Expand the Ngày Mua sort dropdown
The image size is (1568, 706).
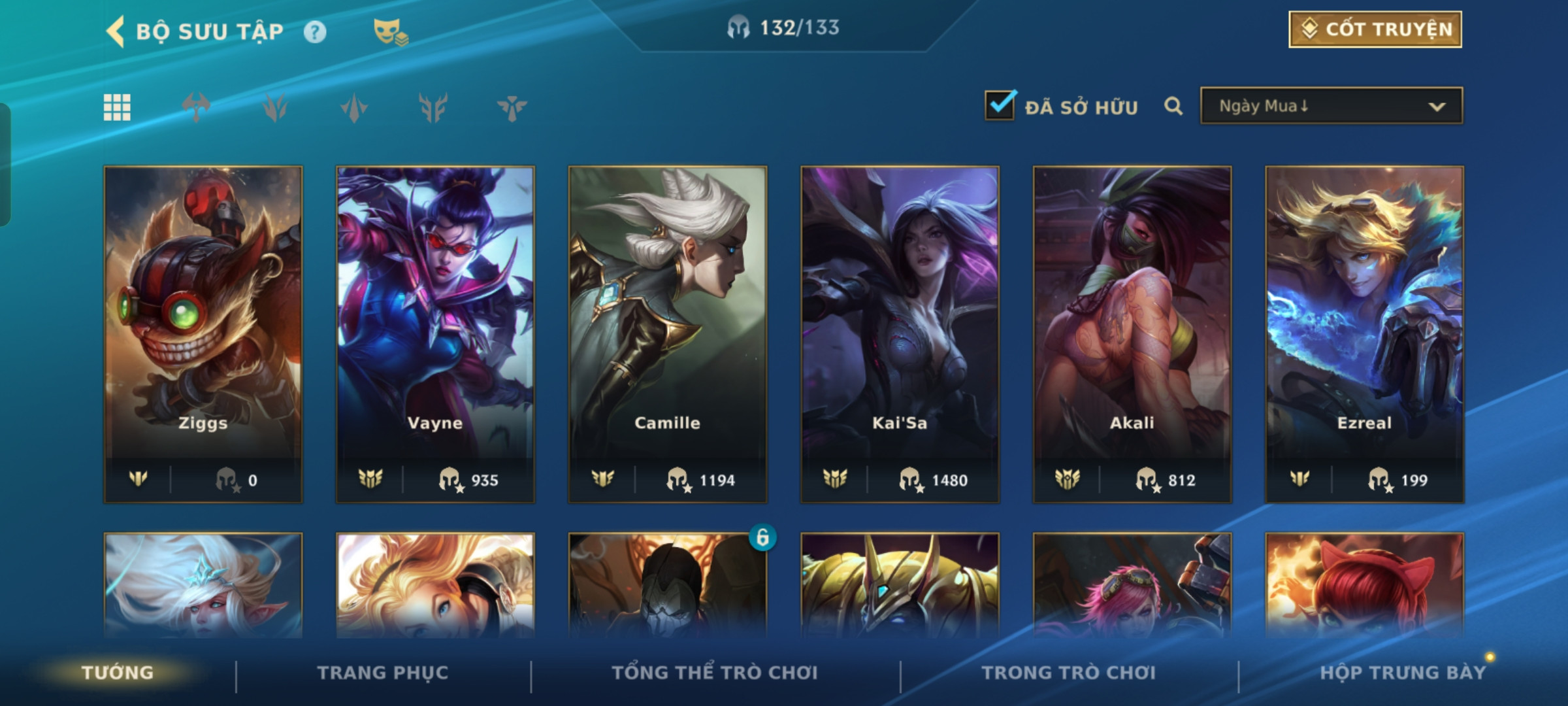[1331, 106]
